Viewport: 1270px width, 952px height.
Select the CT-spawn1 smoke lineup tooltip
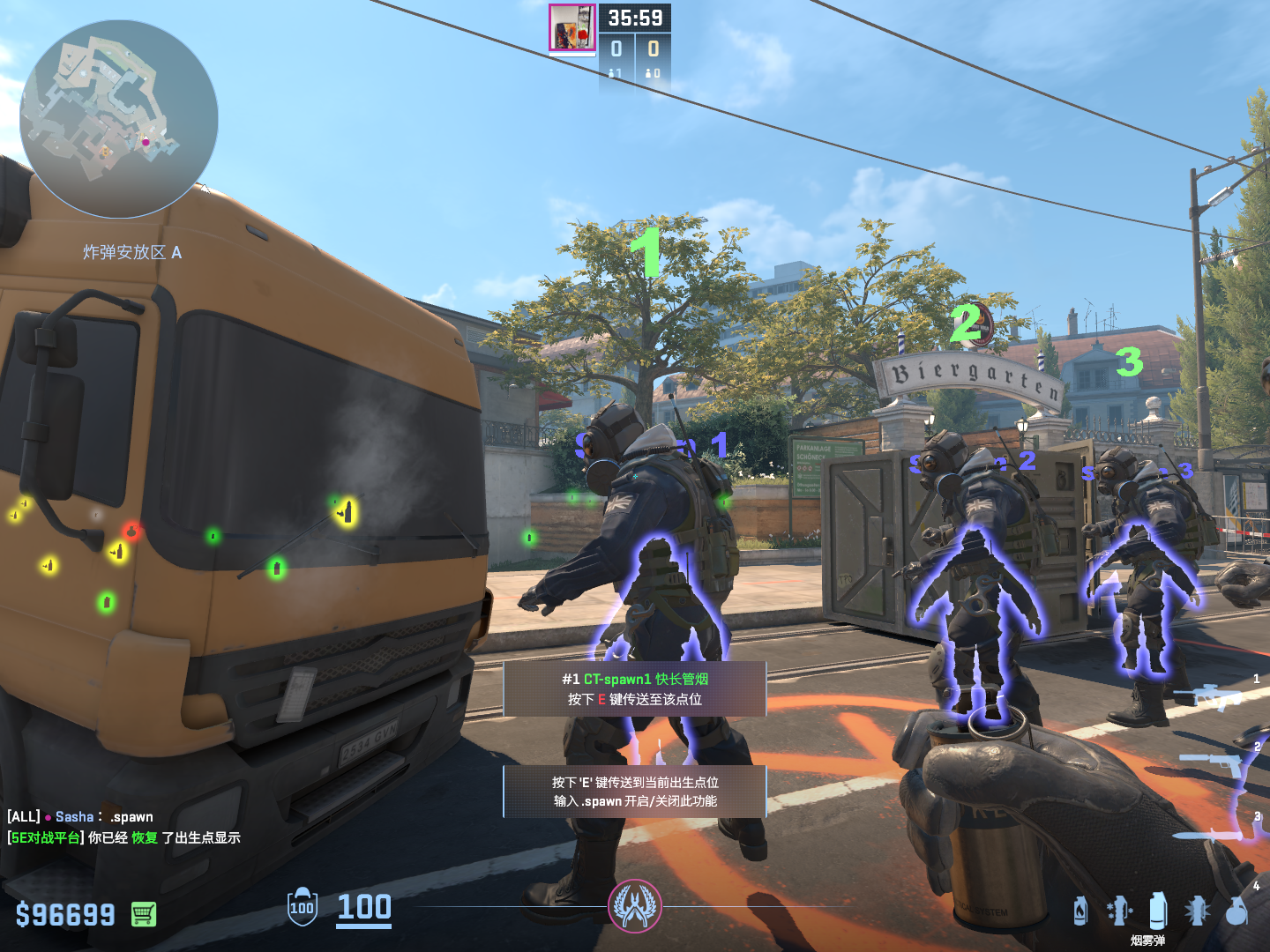[x=635, y=689]
